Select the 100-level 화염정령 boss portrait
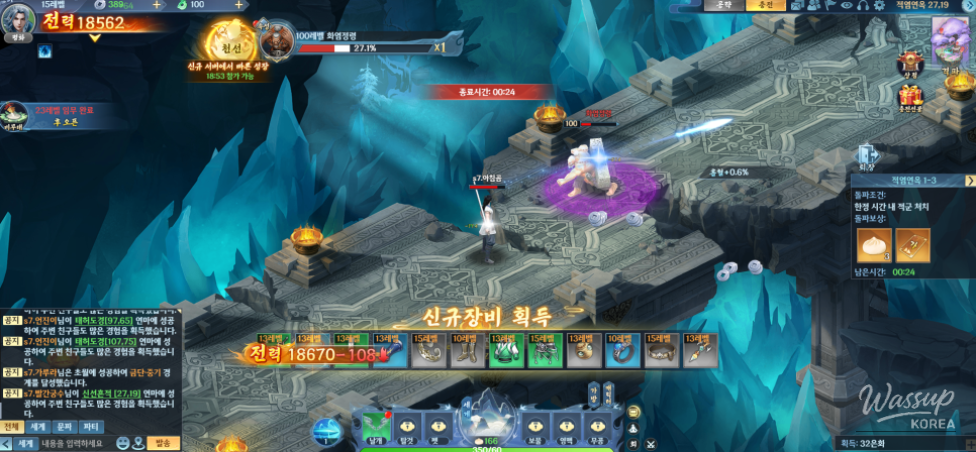 coord(276,41)
